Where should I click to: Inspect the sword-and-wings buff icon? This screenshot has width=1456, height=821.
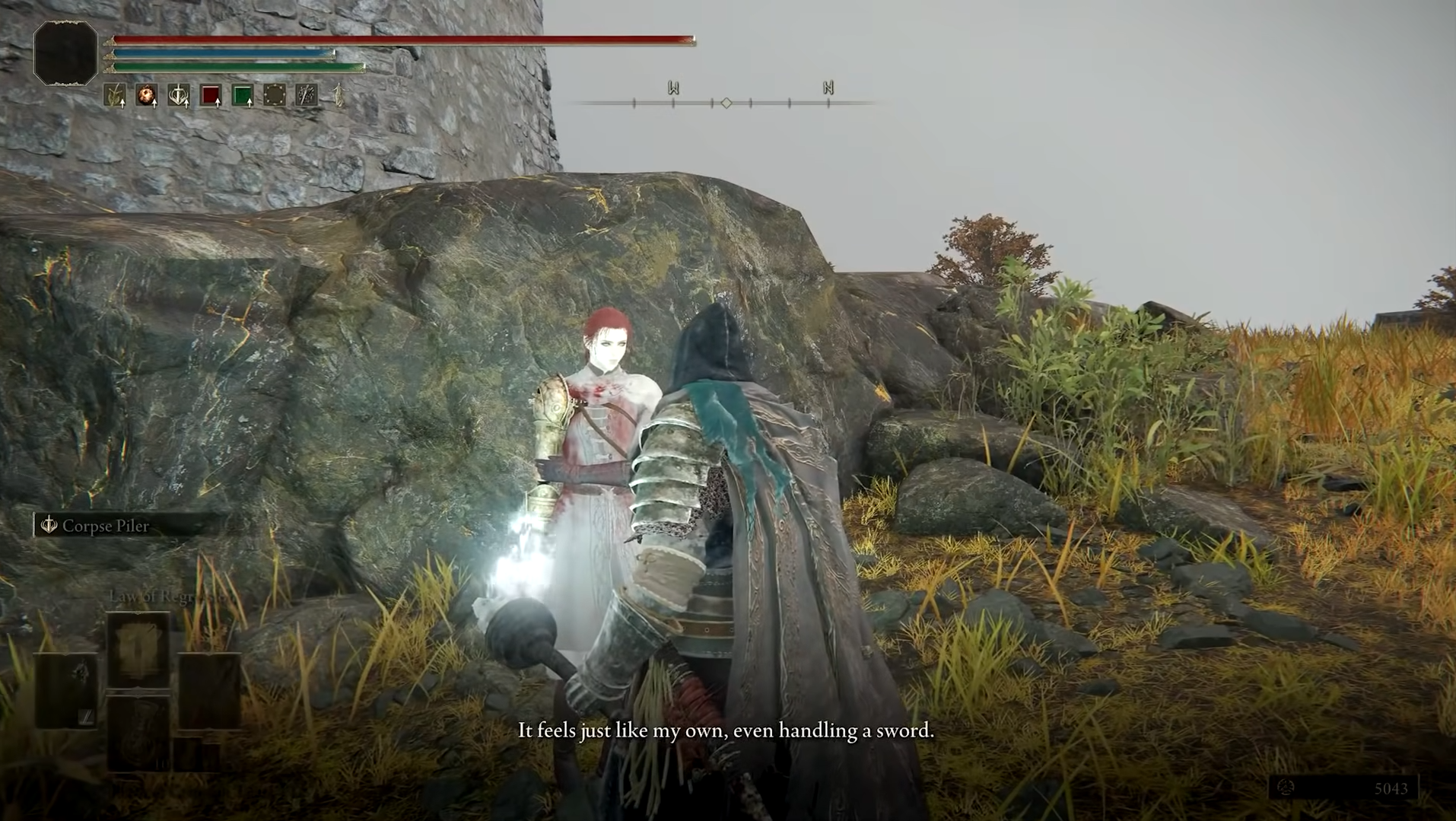tap(179, 95)
